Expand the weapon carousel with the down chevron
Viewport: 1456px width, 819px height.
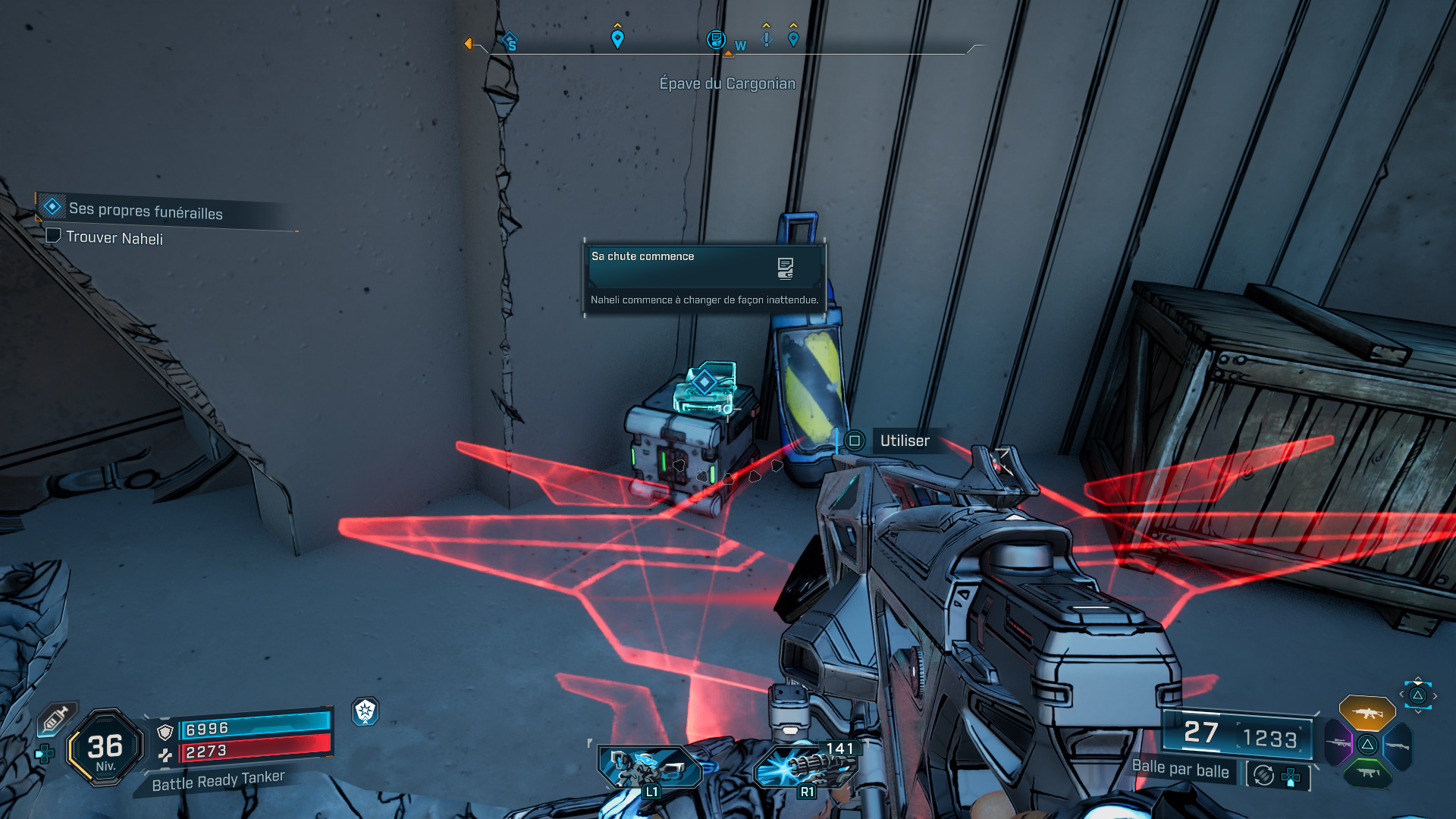[x=1419, y=711]
